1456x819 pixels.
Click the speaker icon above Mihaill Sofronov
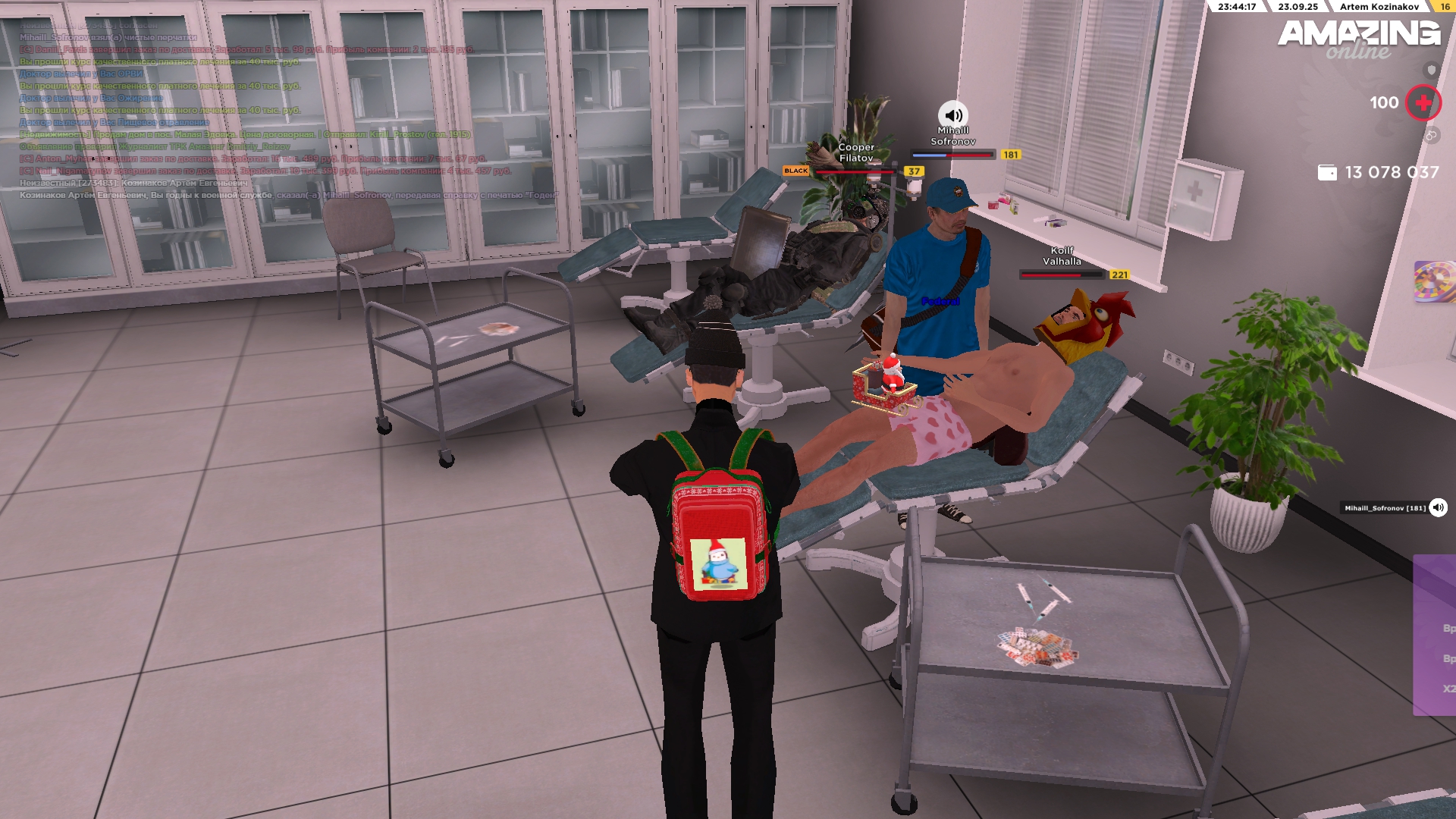(953, 115)
